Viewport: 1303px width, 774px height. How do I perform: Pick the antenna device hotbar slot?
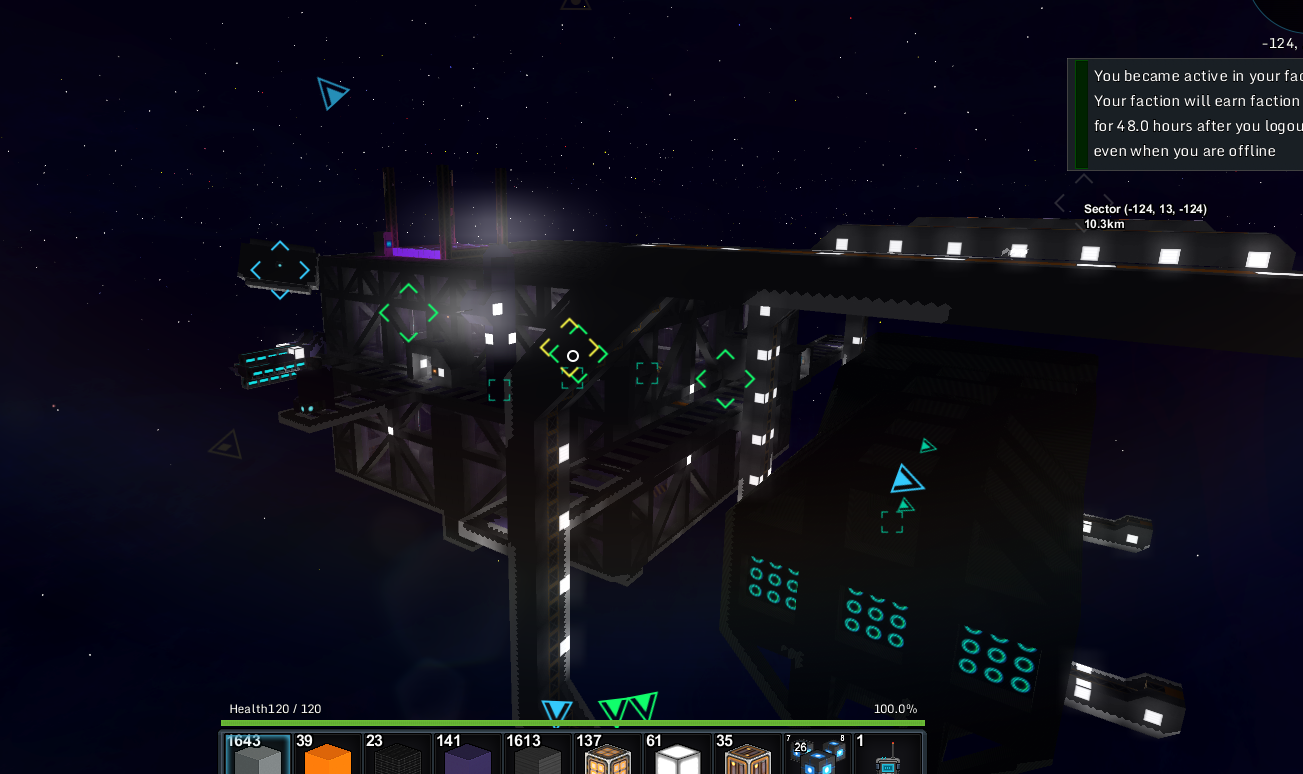pyautogui.click(x=888, y=755)
